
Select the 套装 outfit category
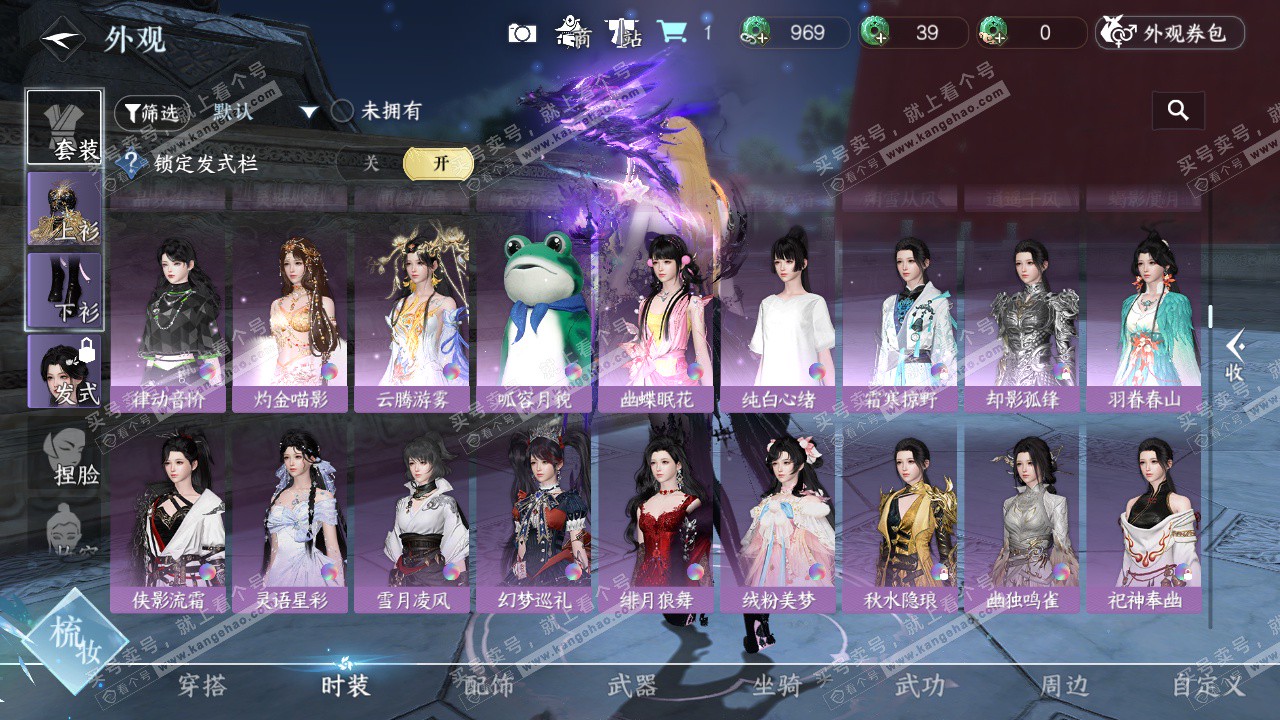click(x=64, y=127)
